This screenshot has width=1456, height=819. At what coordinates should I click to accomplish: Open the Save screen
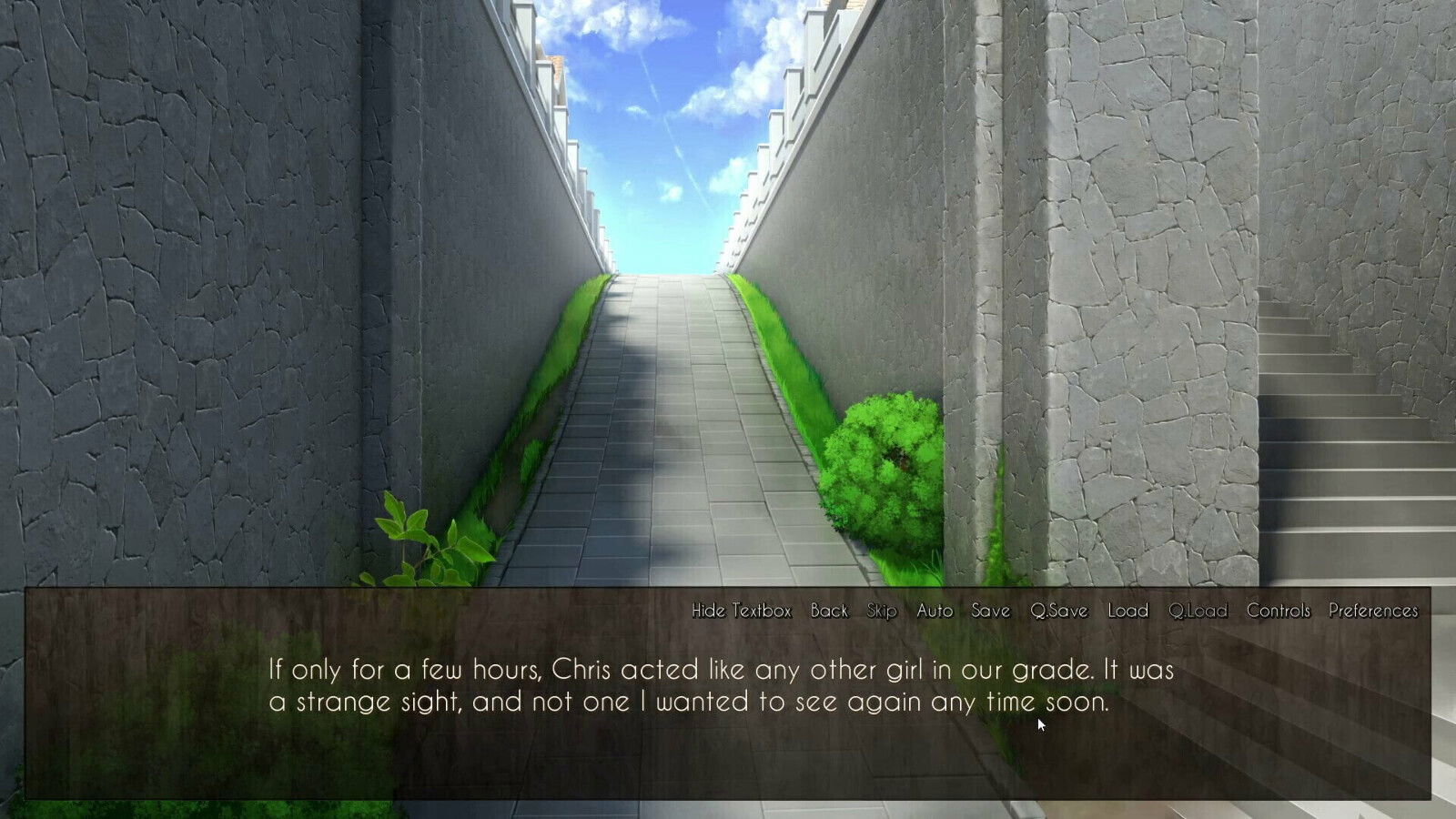click(990, 612)
